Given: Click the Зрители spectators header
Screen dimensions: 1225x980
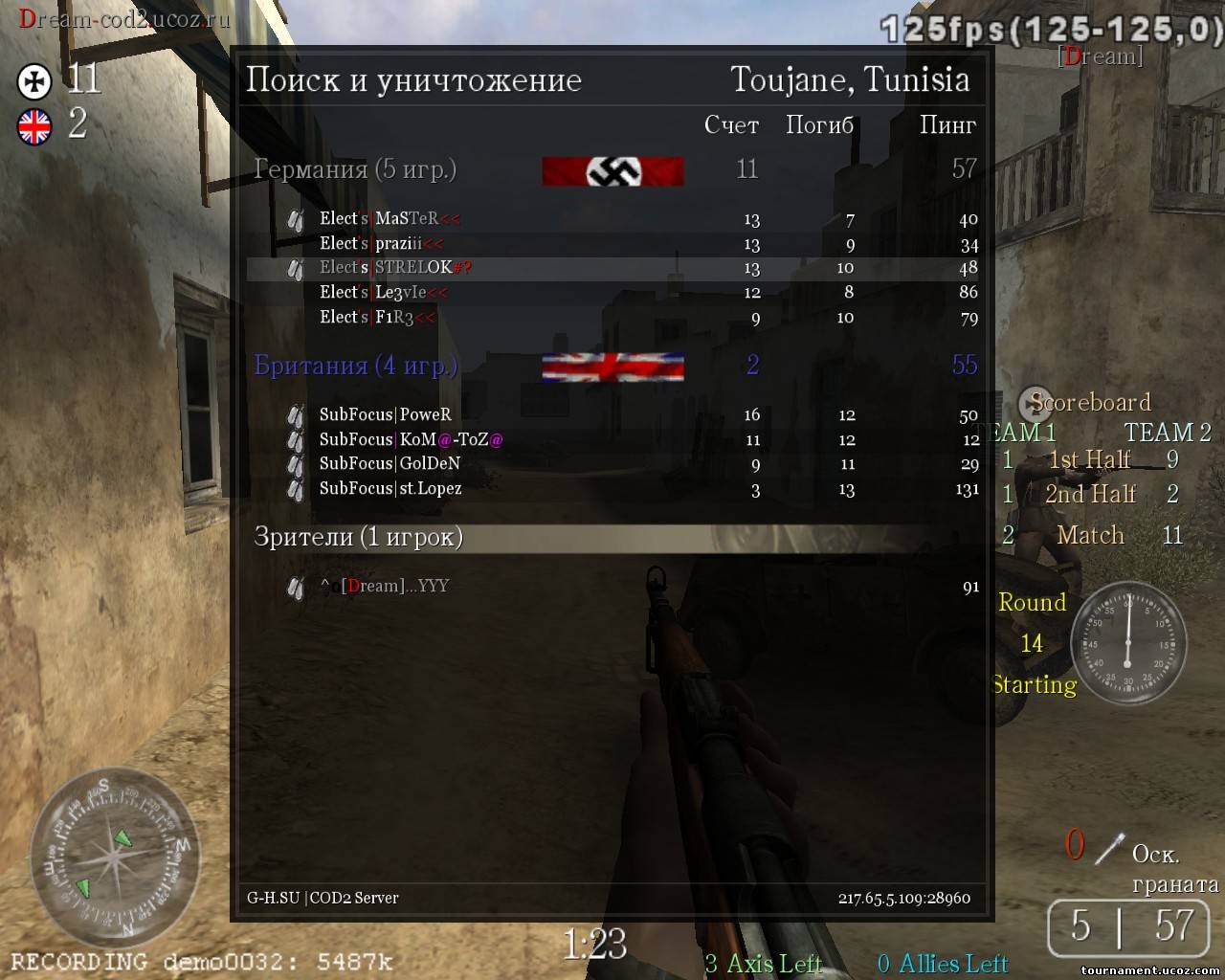Looking at the screenshot, I should [x=358, y=537].
